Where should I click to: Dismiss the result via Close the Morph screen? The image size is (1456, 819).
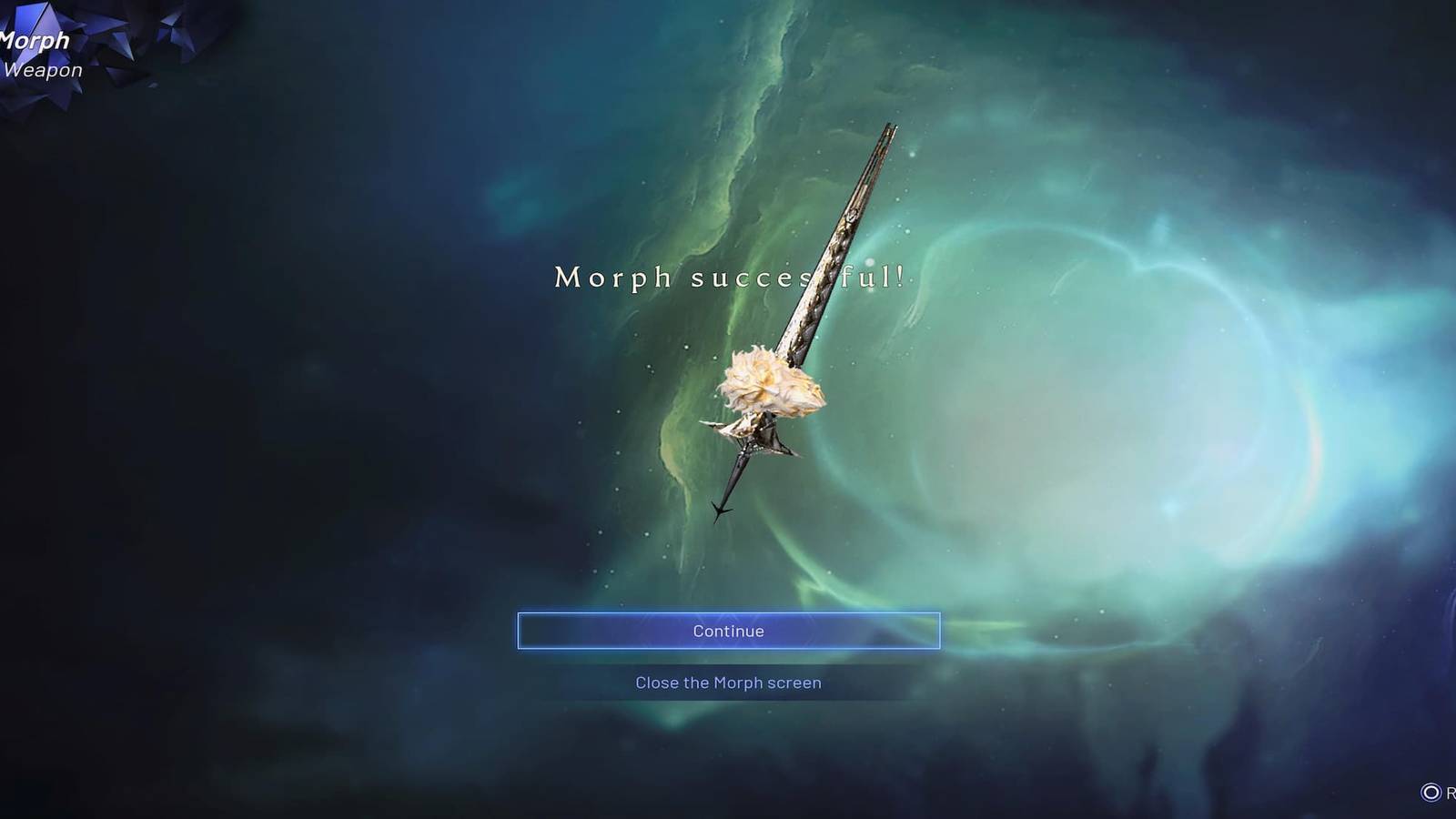(728, 682)
